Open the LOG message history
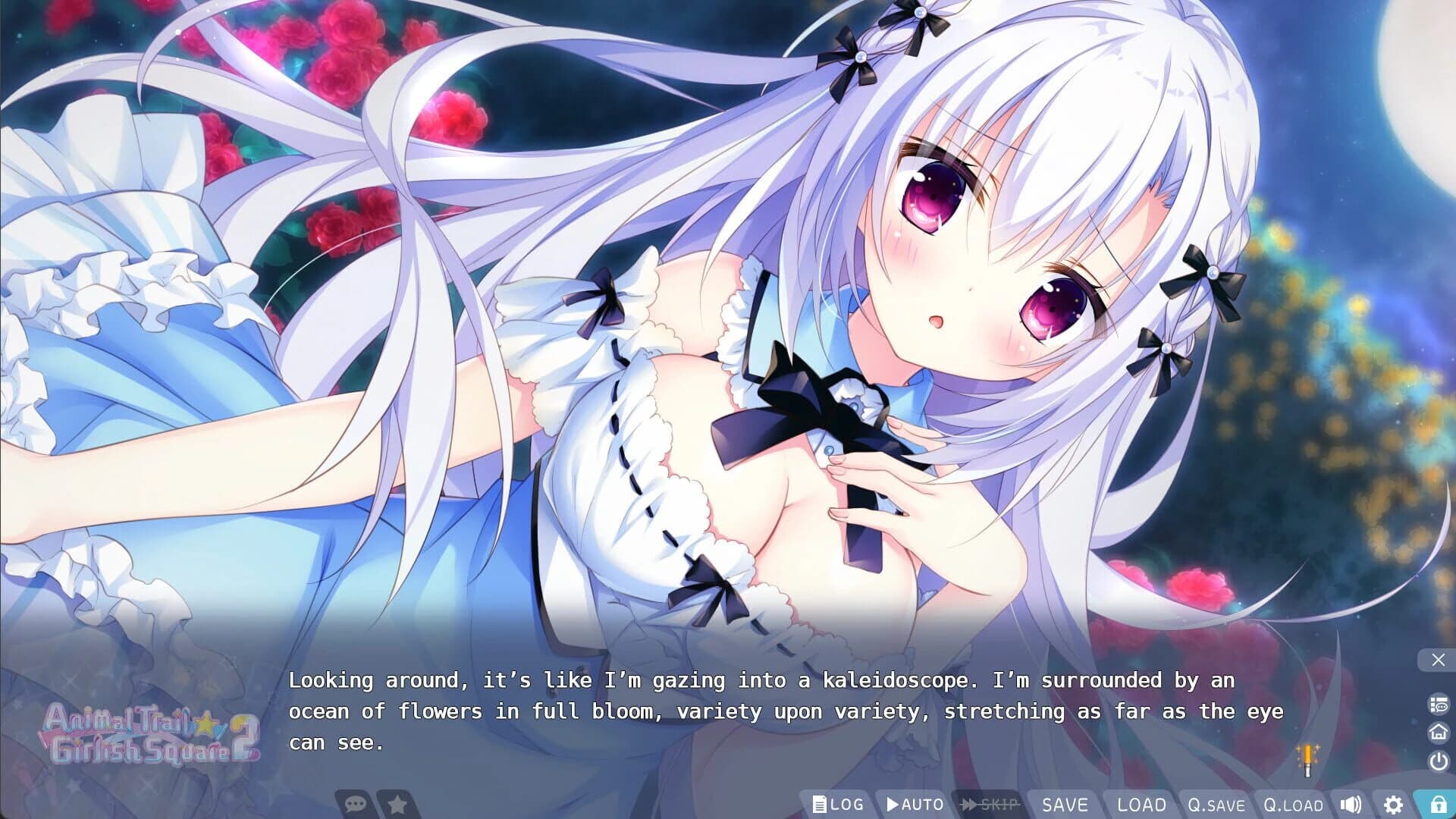 pos(838,805)
